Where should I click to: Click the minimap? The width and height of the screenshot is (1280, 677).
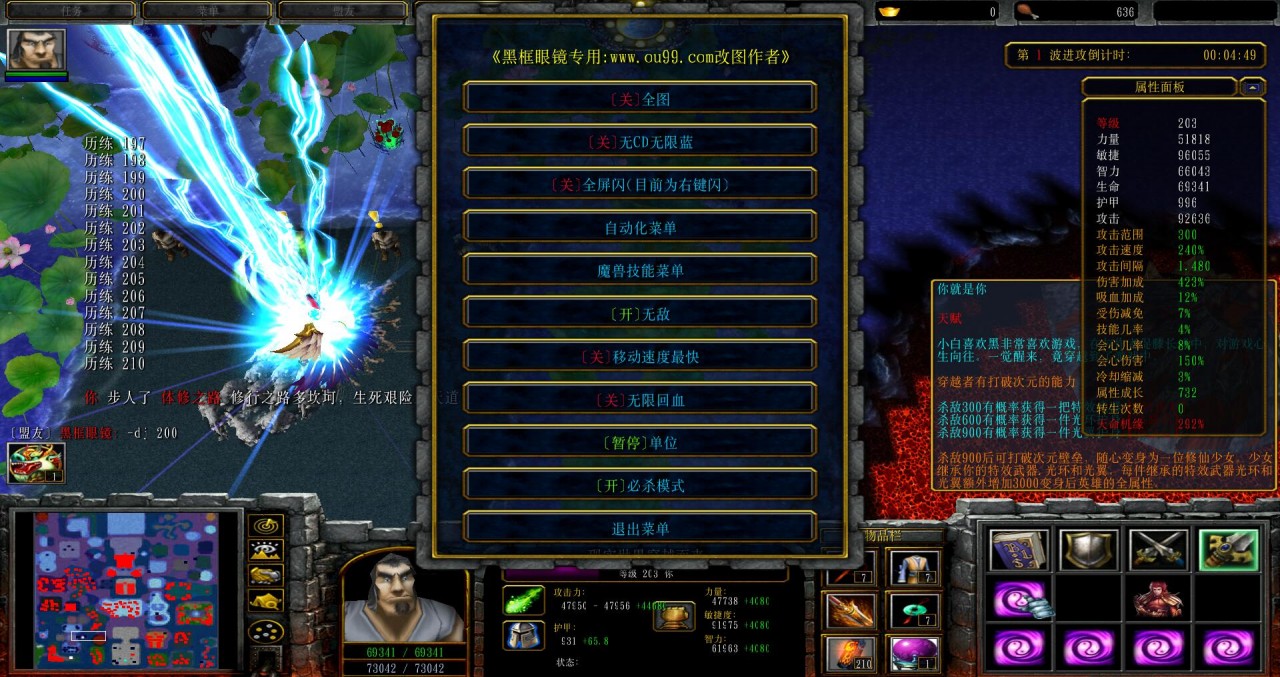pyautogui.click(x=125, y=590)
